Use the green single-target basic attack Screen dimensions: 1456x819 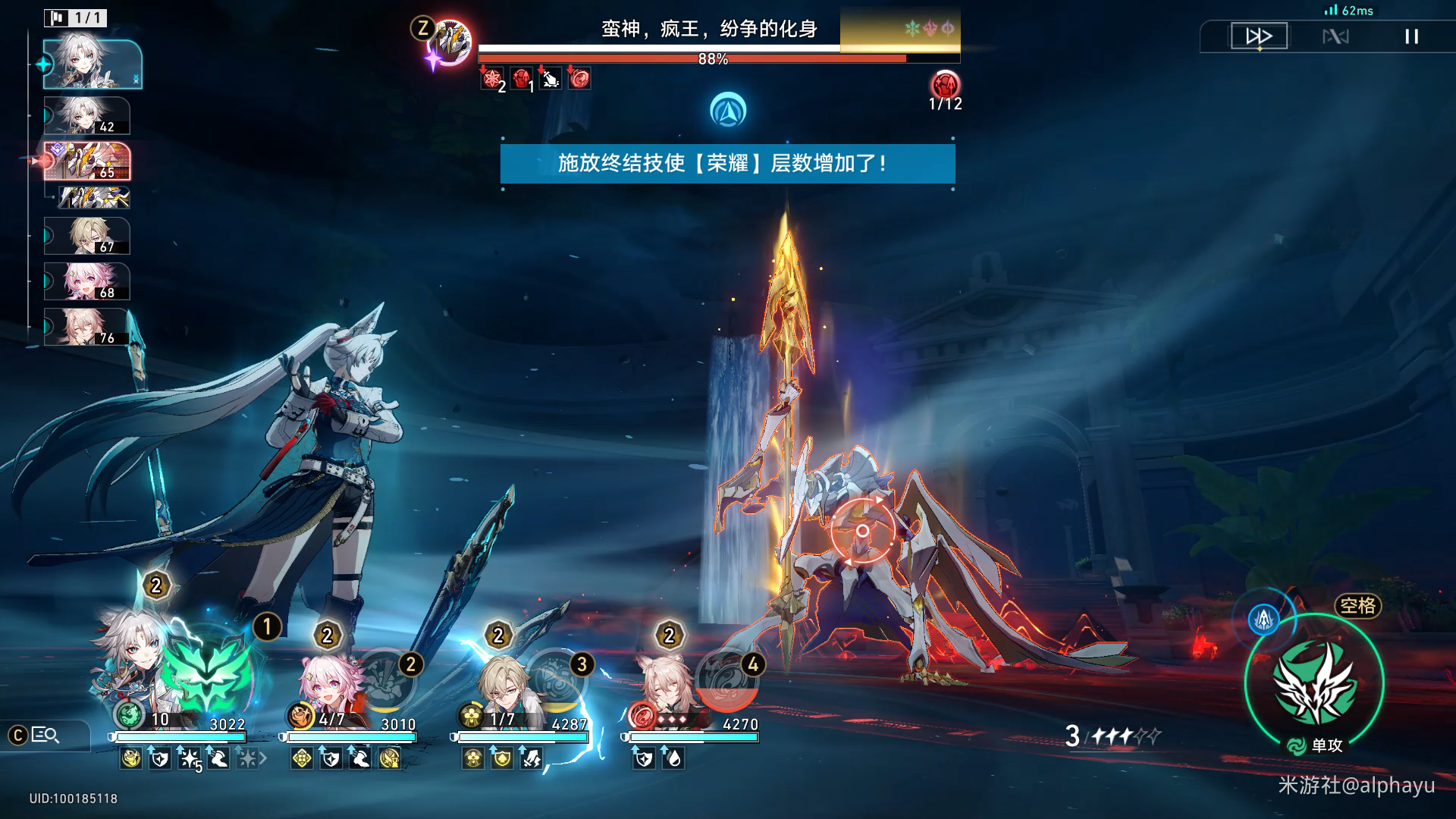tap(1315, 682)
